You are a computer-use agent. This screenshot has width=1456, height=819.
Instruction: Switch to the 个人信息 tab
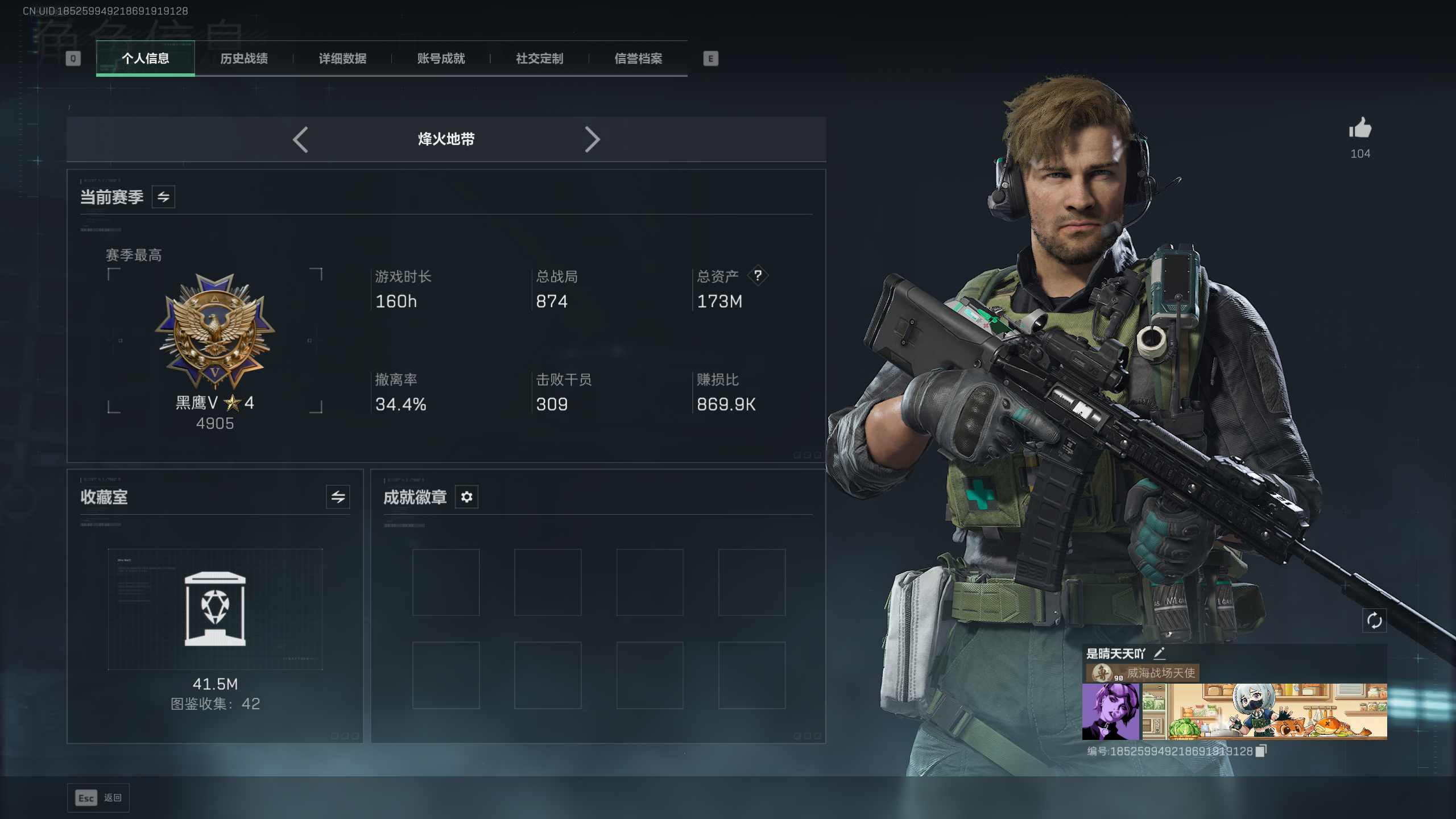[x=145, y=59]
